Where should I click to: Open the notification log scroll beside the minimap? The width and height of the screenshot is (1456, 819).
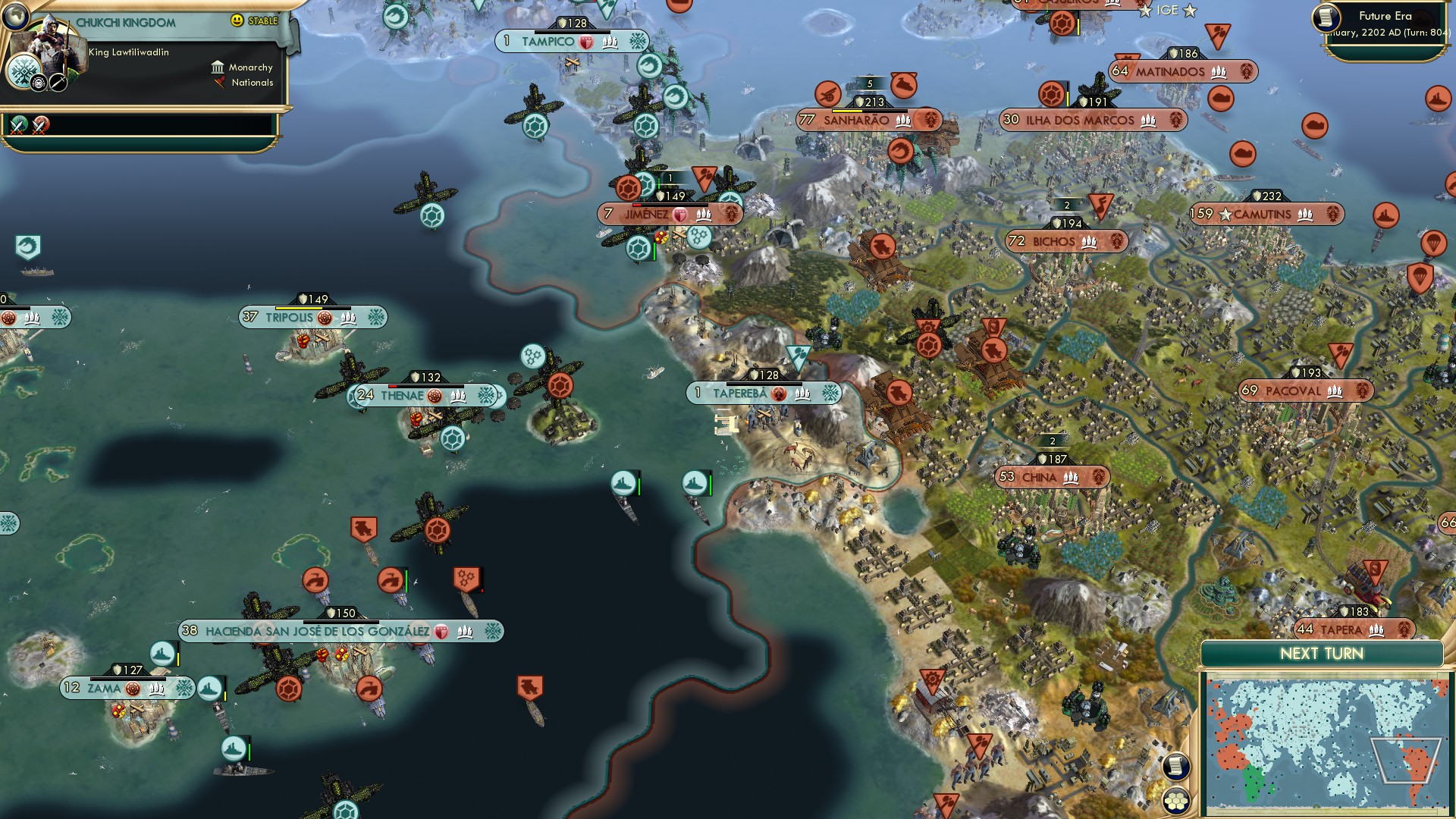1177,765
